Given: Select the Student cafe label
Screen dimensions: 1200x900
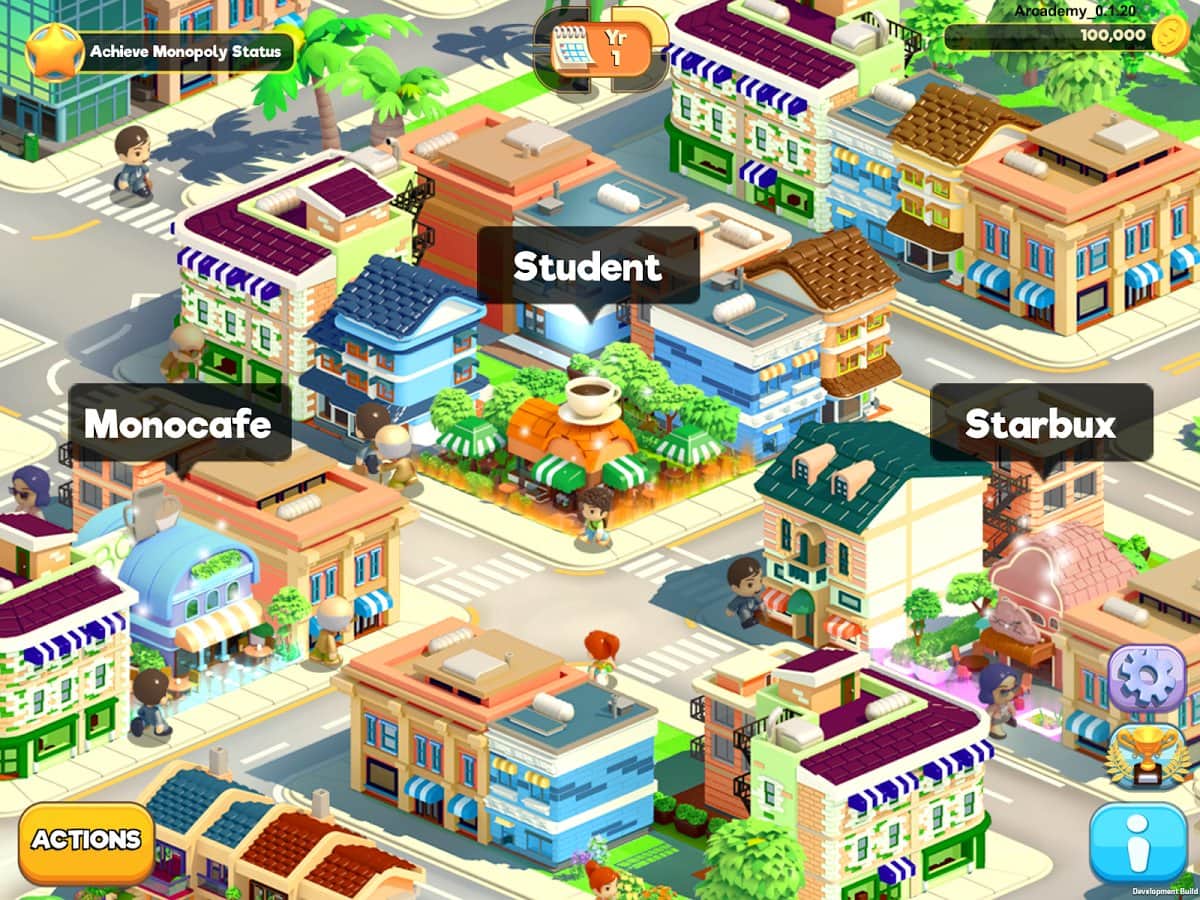Looking at the screenshot, I should click(587, 266).
